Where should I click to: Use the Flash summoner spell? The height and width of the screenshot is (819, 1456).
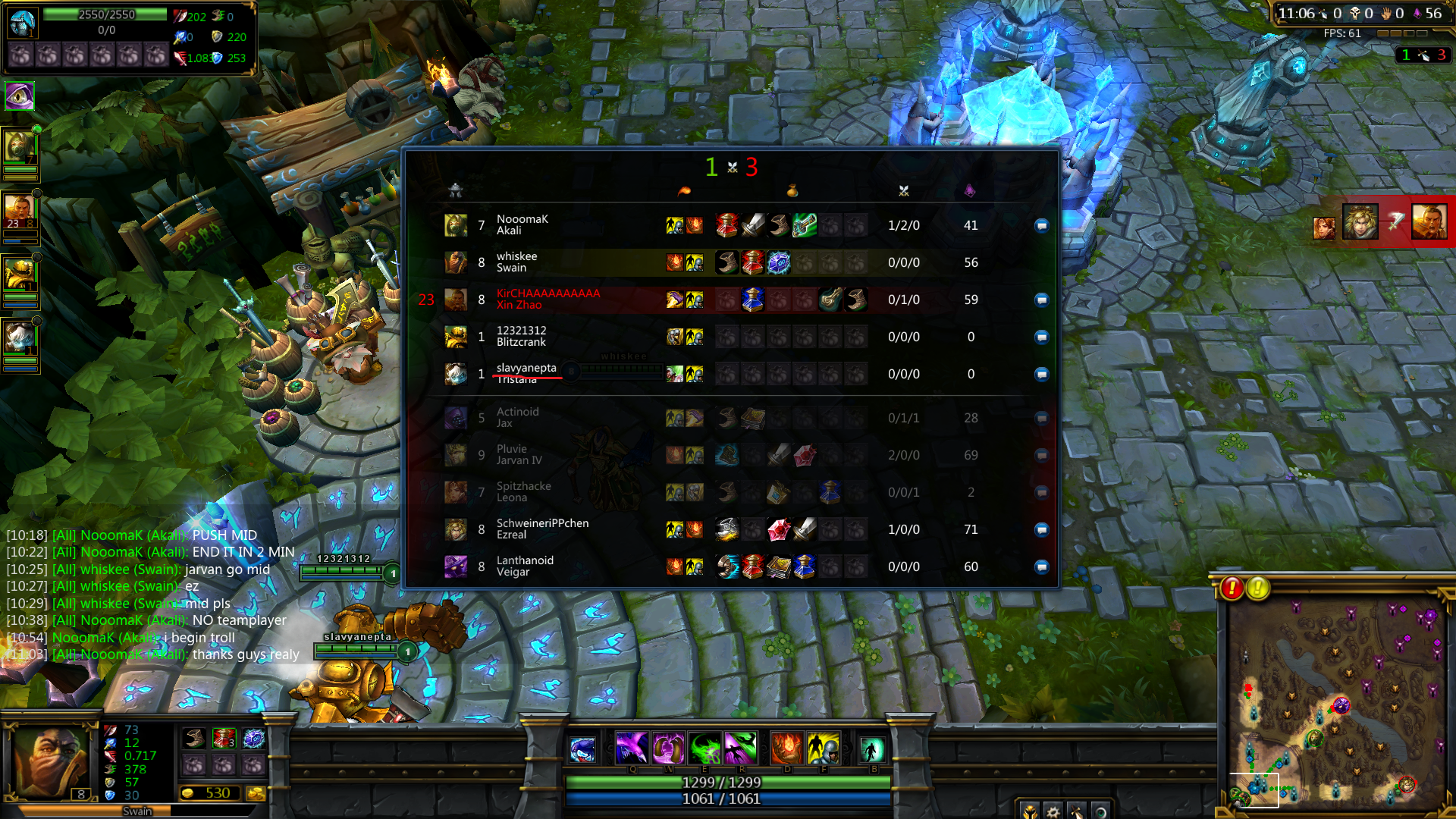(x=823, y=748)
